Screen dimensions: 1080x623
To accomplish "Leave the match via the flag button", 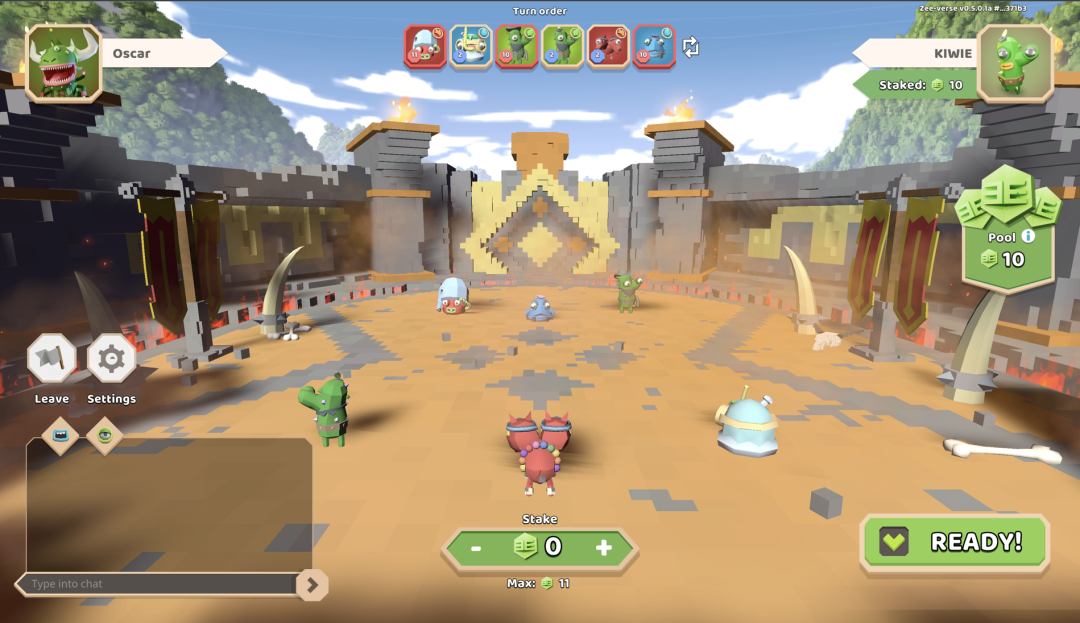I will click(x=51, y=359).
